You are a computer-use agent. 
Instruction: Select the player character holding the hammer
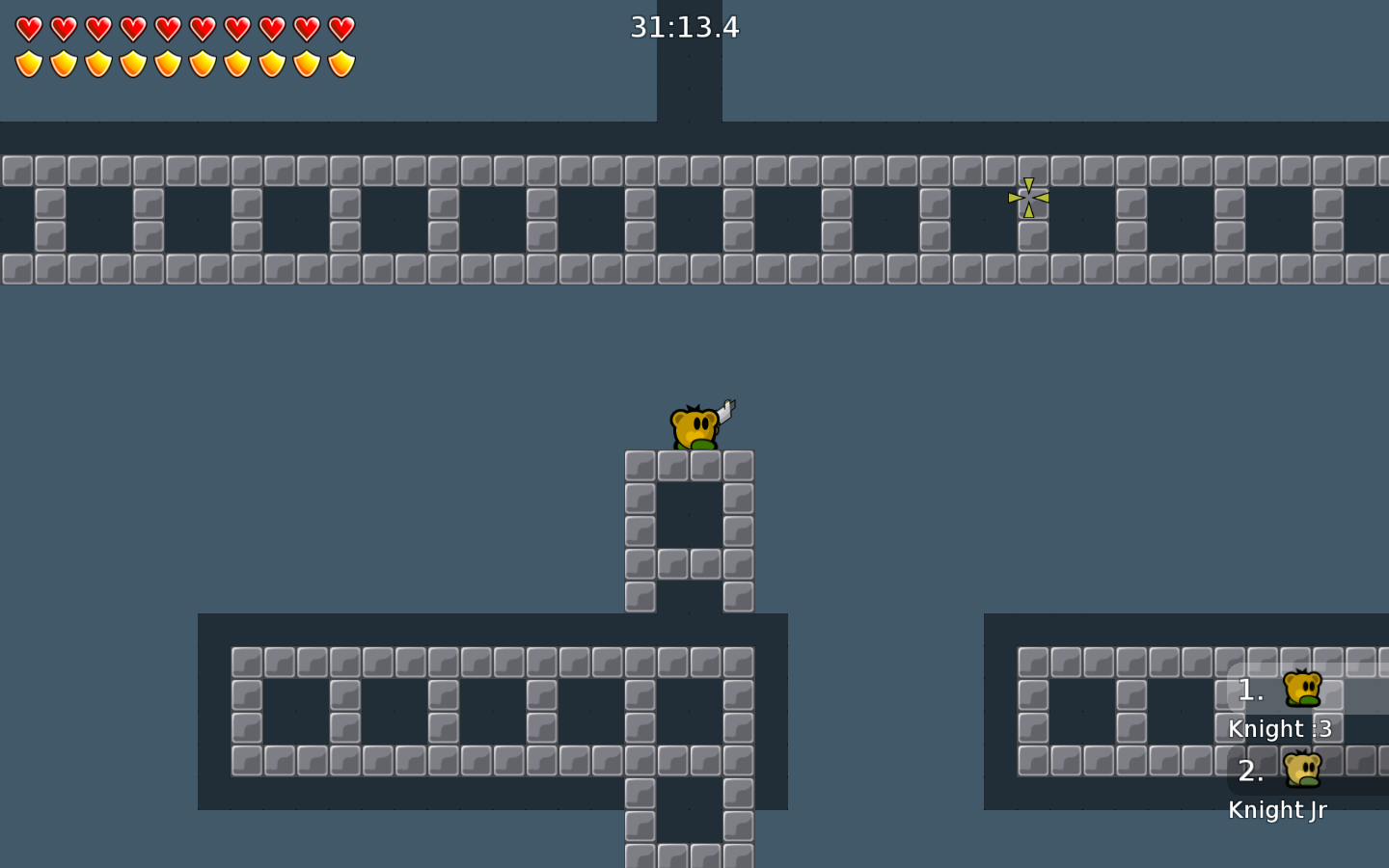coord(693,428)
